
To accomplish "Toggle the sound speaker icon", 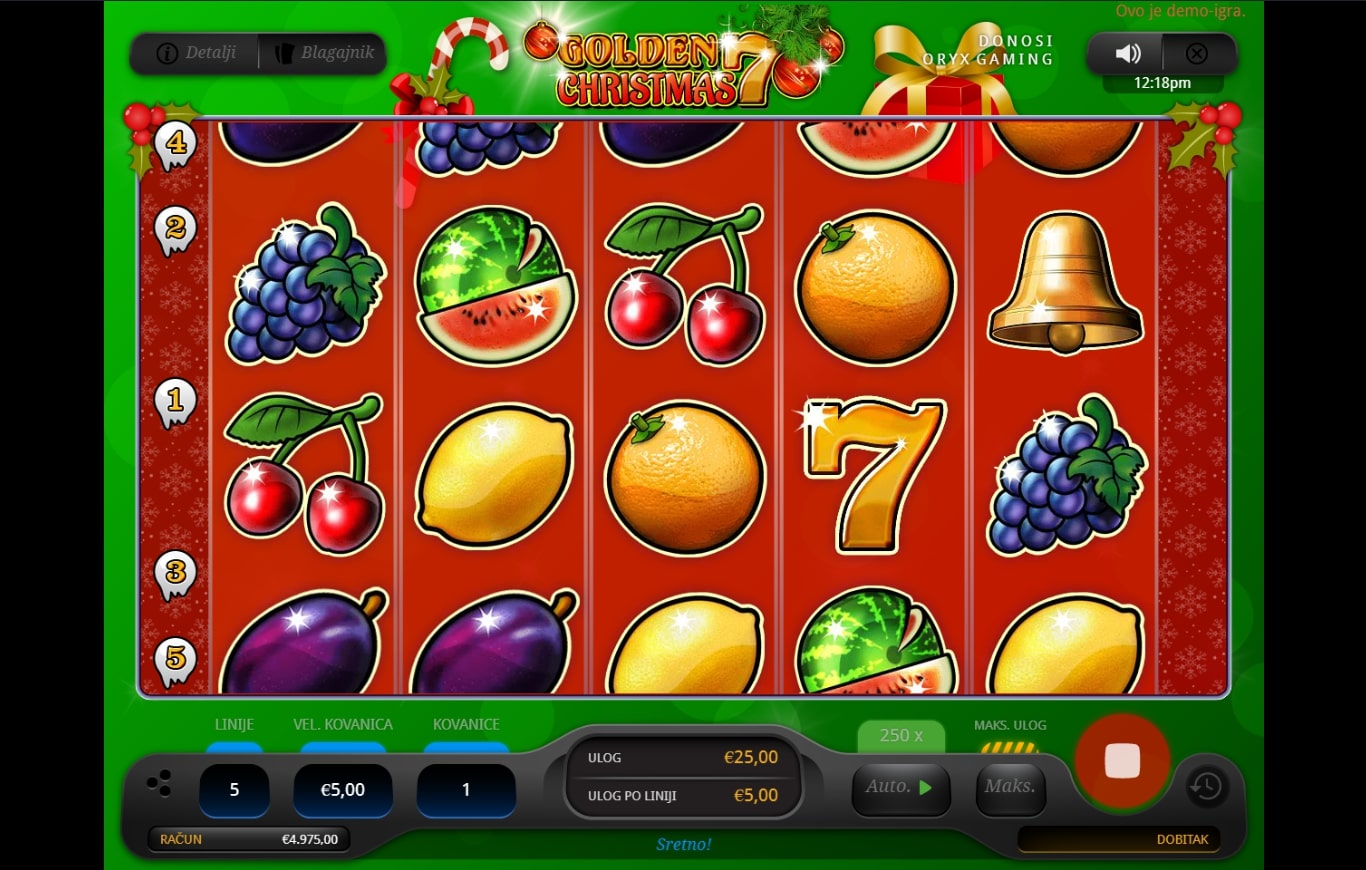I will 1128,54.
